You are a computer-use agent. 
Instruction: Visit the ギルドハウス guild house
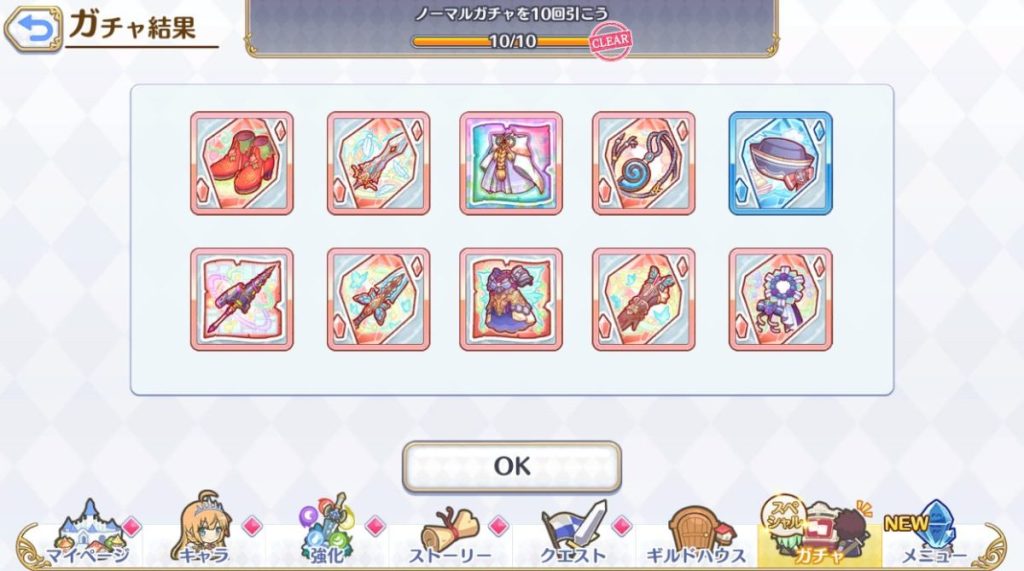[x=693, y=538]
